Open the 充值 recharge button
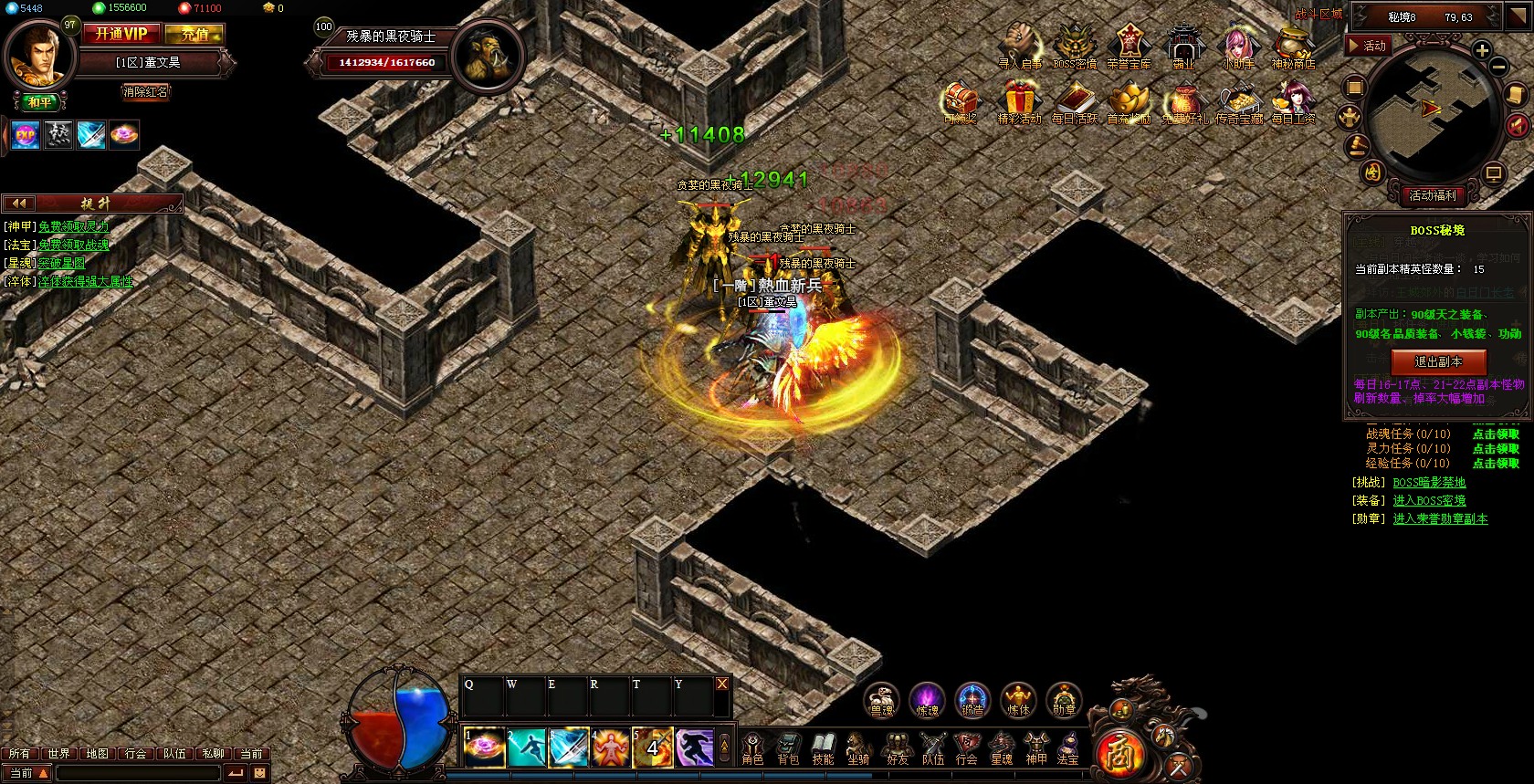The width and height of the screenshot is (1534, 784). click(x=194, y=35)
